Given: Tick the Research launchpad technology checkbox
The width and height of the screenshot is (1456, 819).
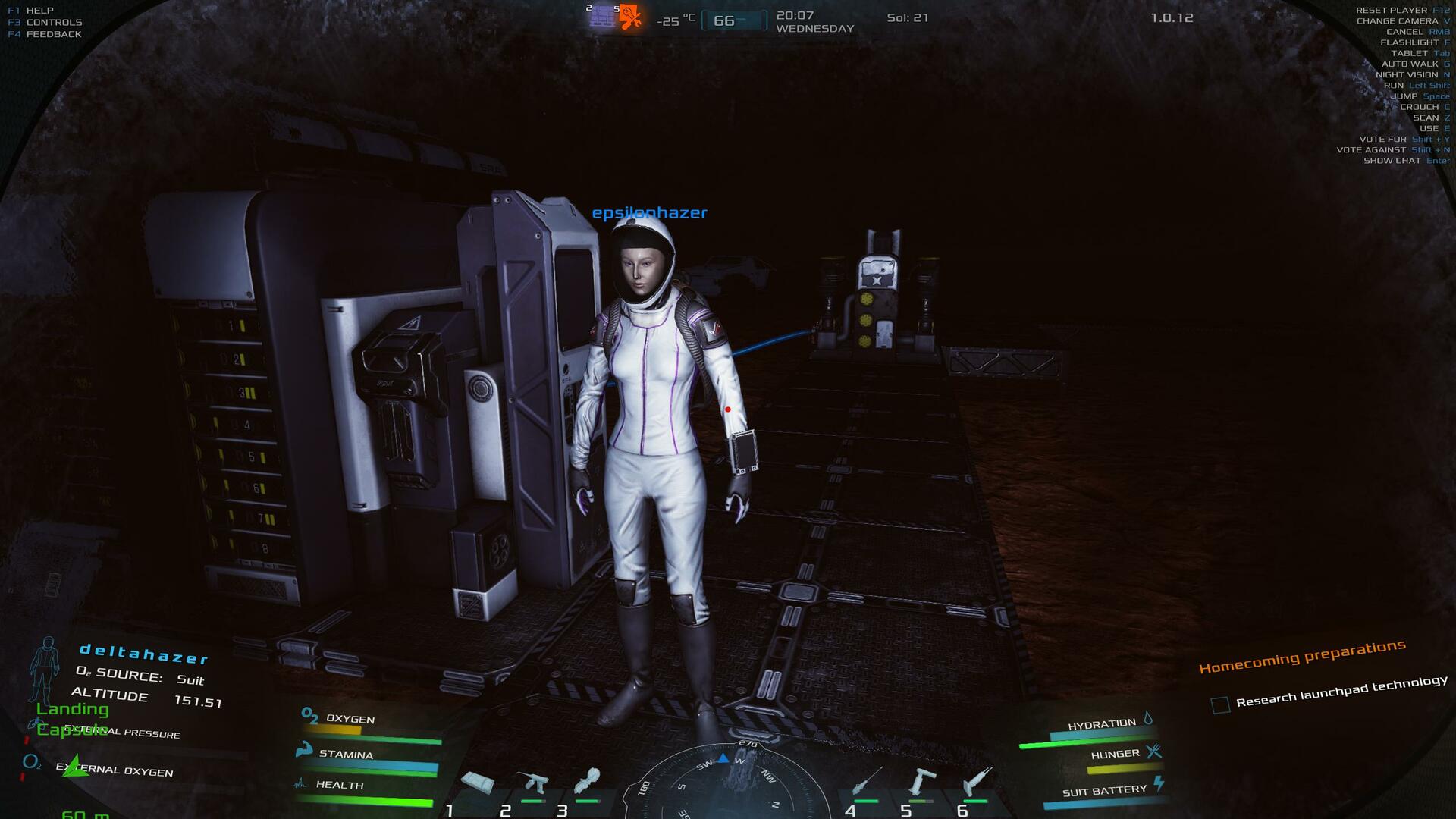Looking at the screenshot, I should coord(1220,705).
